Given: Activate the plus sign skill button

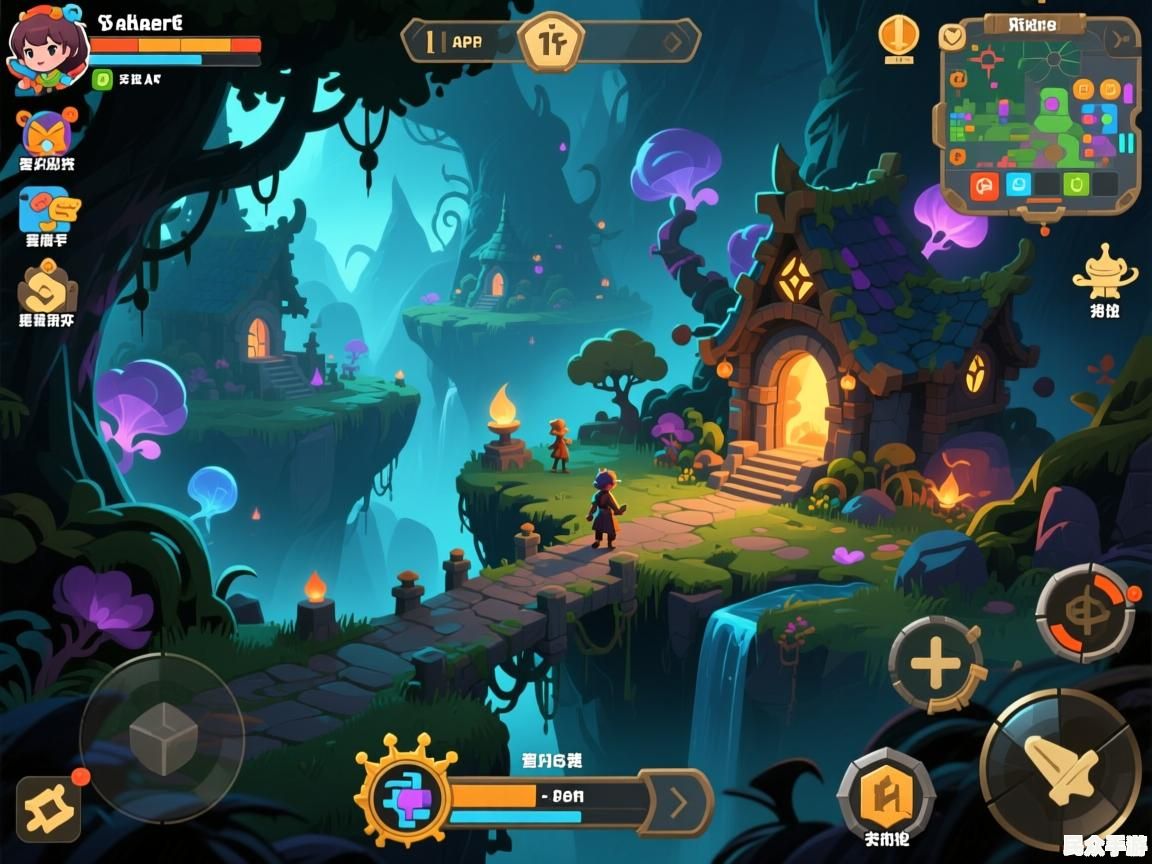Looking at the screenshot, I should click(936, 665).
